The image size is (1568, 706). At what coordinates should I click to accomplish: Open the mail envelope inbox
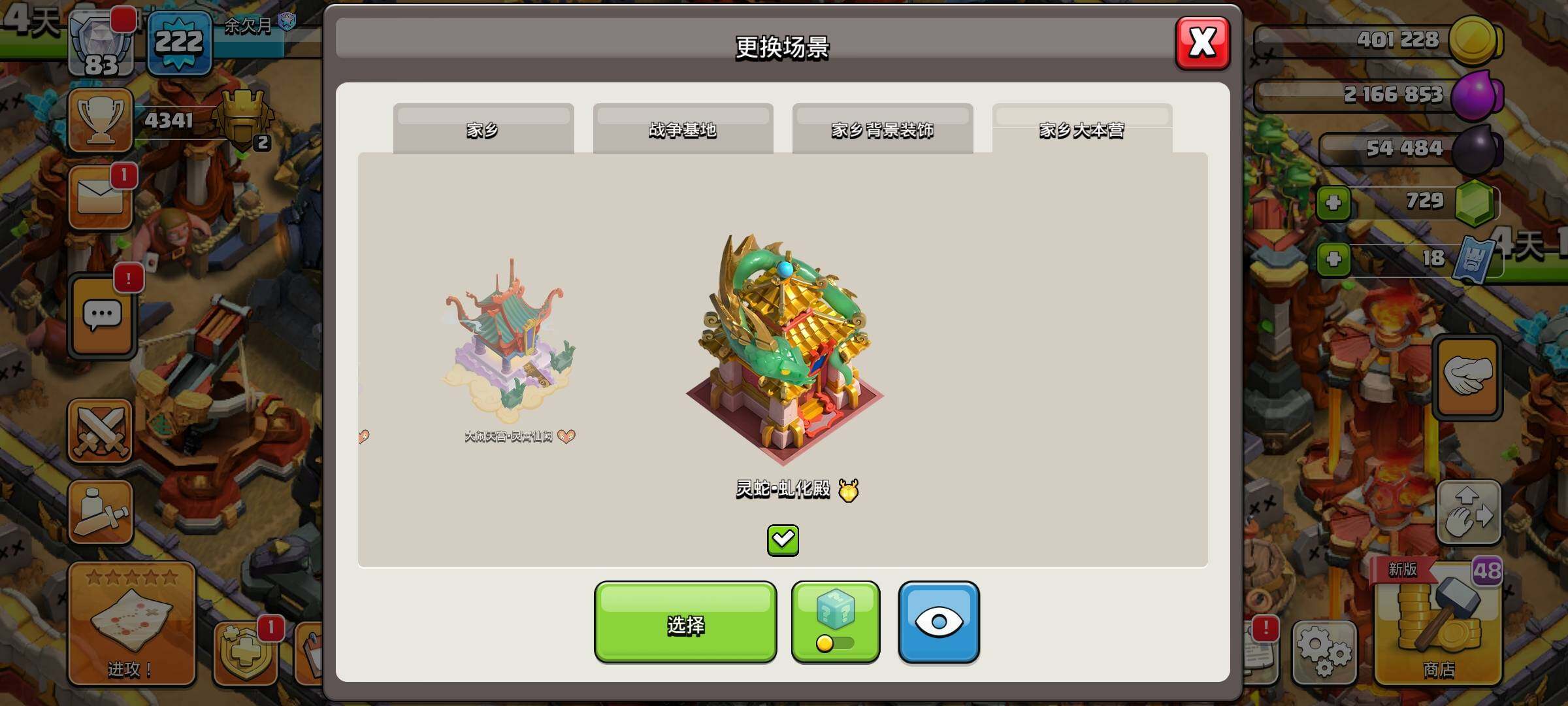[100, 197]
